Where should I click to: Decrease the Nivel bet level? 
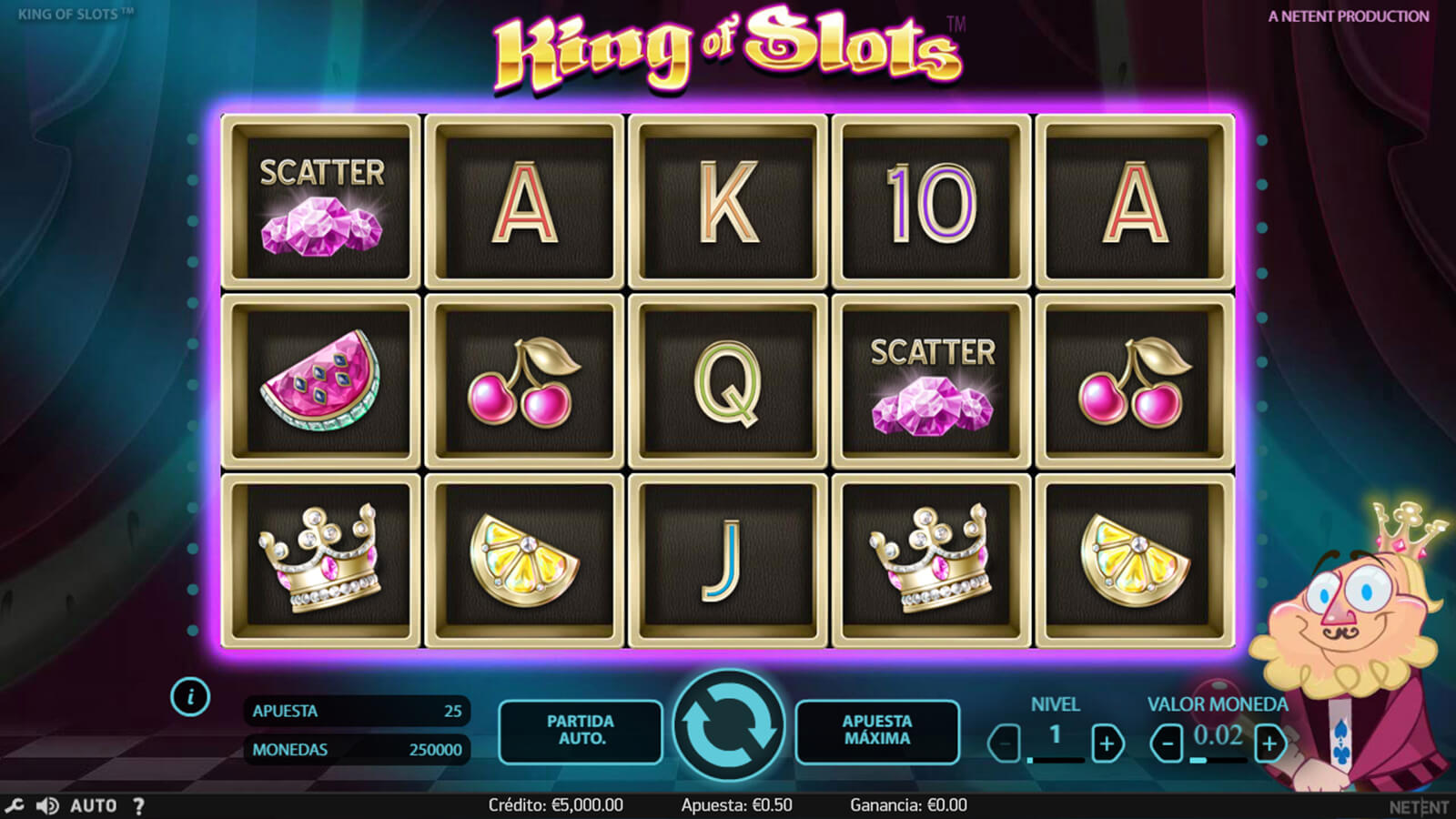point(1005,743)
